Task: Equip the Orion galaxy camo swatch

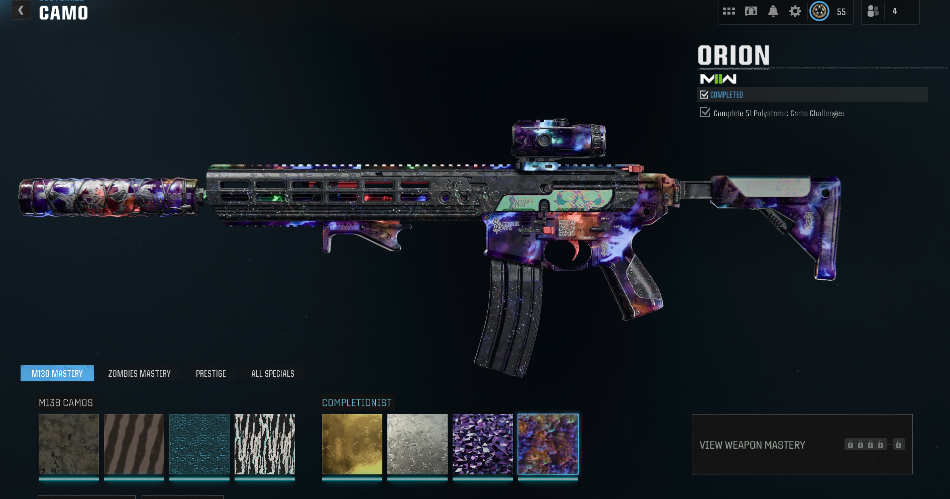Action: [x=548, y=444]
